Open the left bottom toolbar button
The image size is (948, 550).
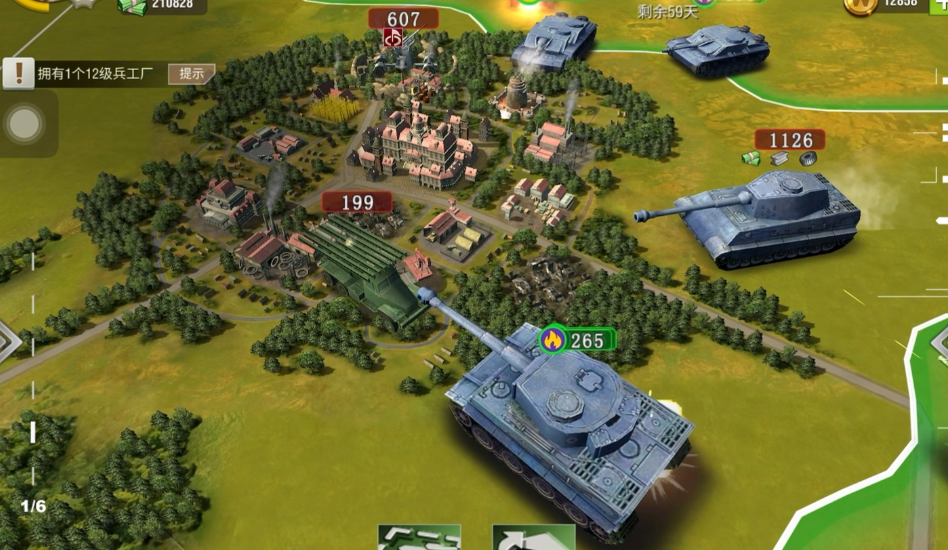click(x=419, y=538)
